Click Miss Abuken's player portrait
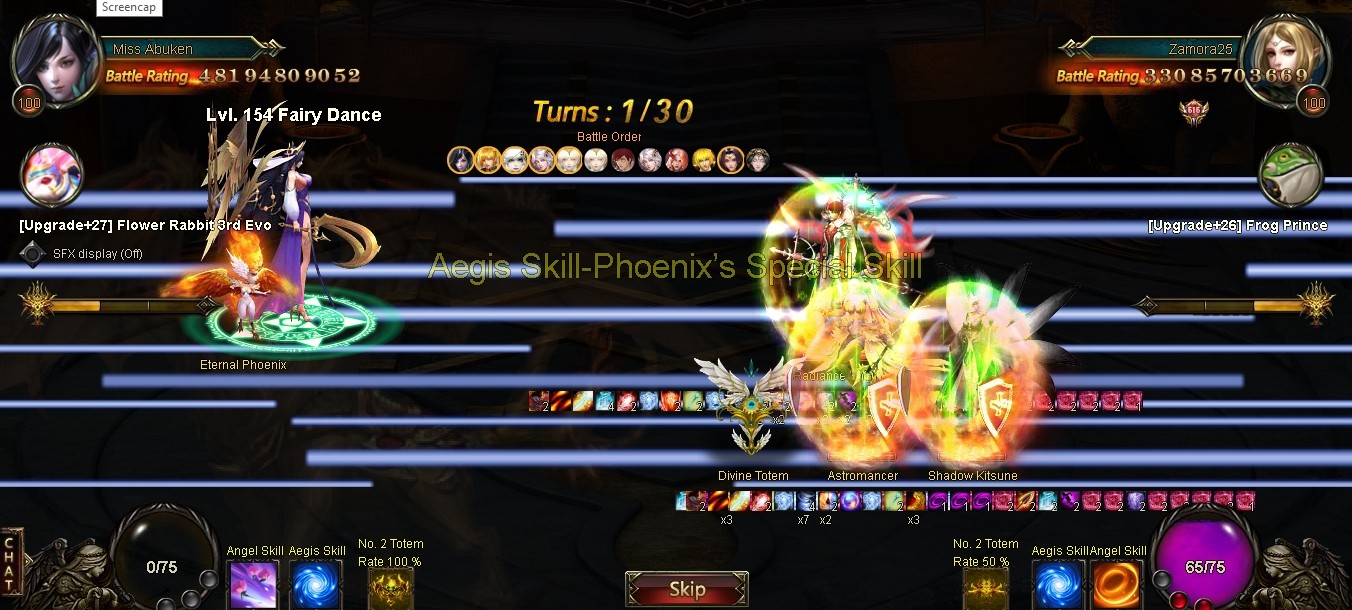This screenshot has width=1352, height=610. 55,58
